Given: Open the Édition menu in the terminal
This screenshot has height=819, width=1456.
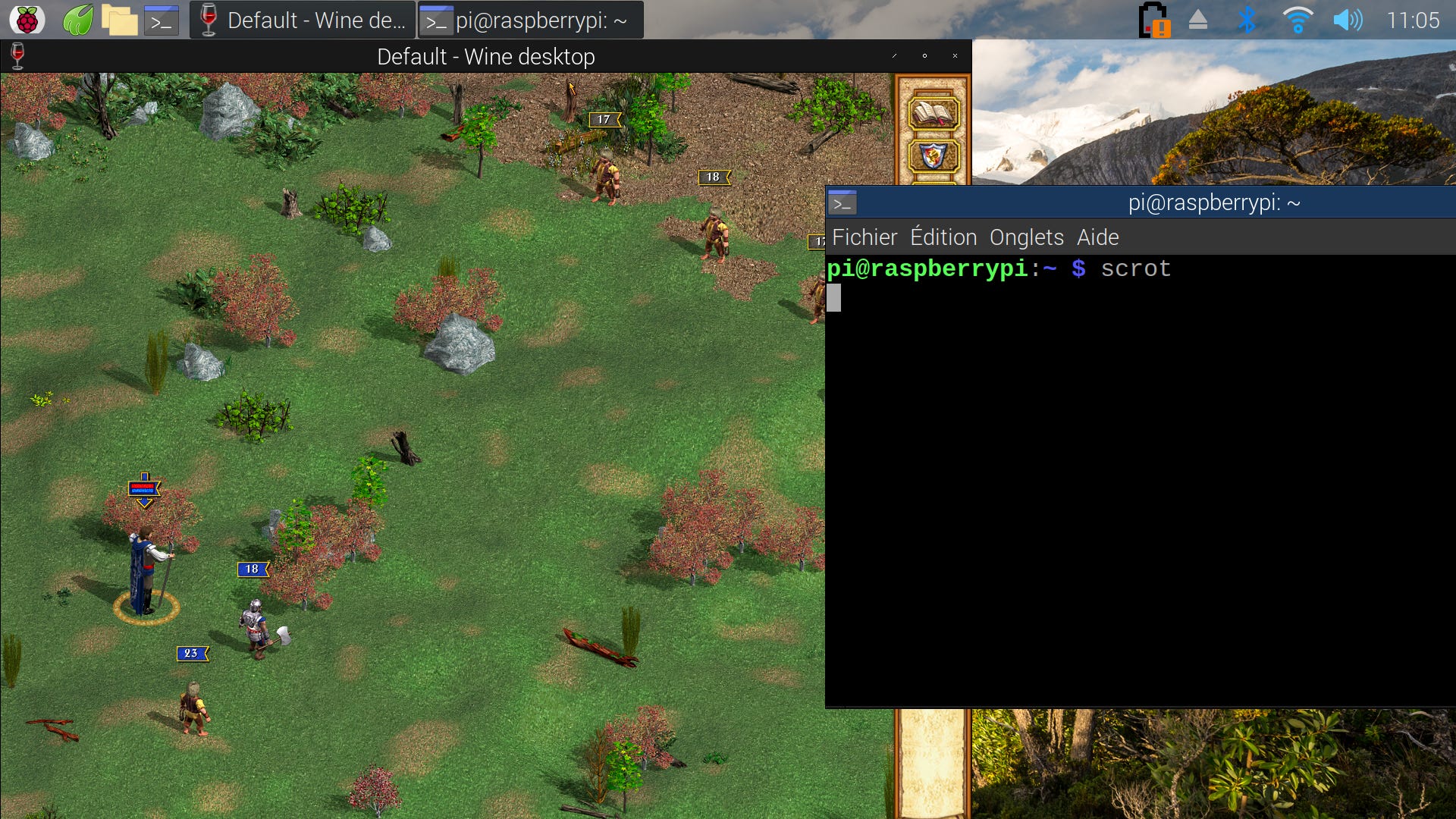Looking at the screenshot, I should (x=945, y=237).
